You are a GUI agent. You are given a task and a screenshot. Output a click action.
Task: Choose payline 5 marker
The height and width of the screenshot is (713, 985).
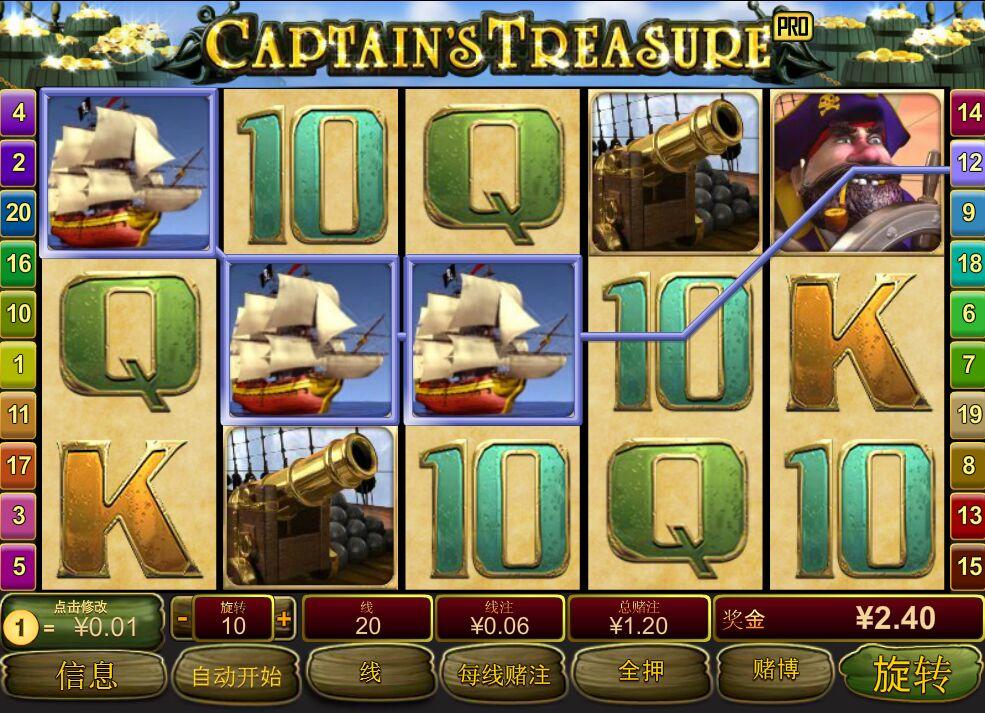tap(18, 566)
